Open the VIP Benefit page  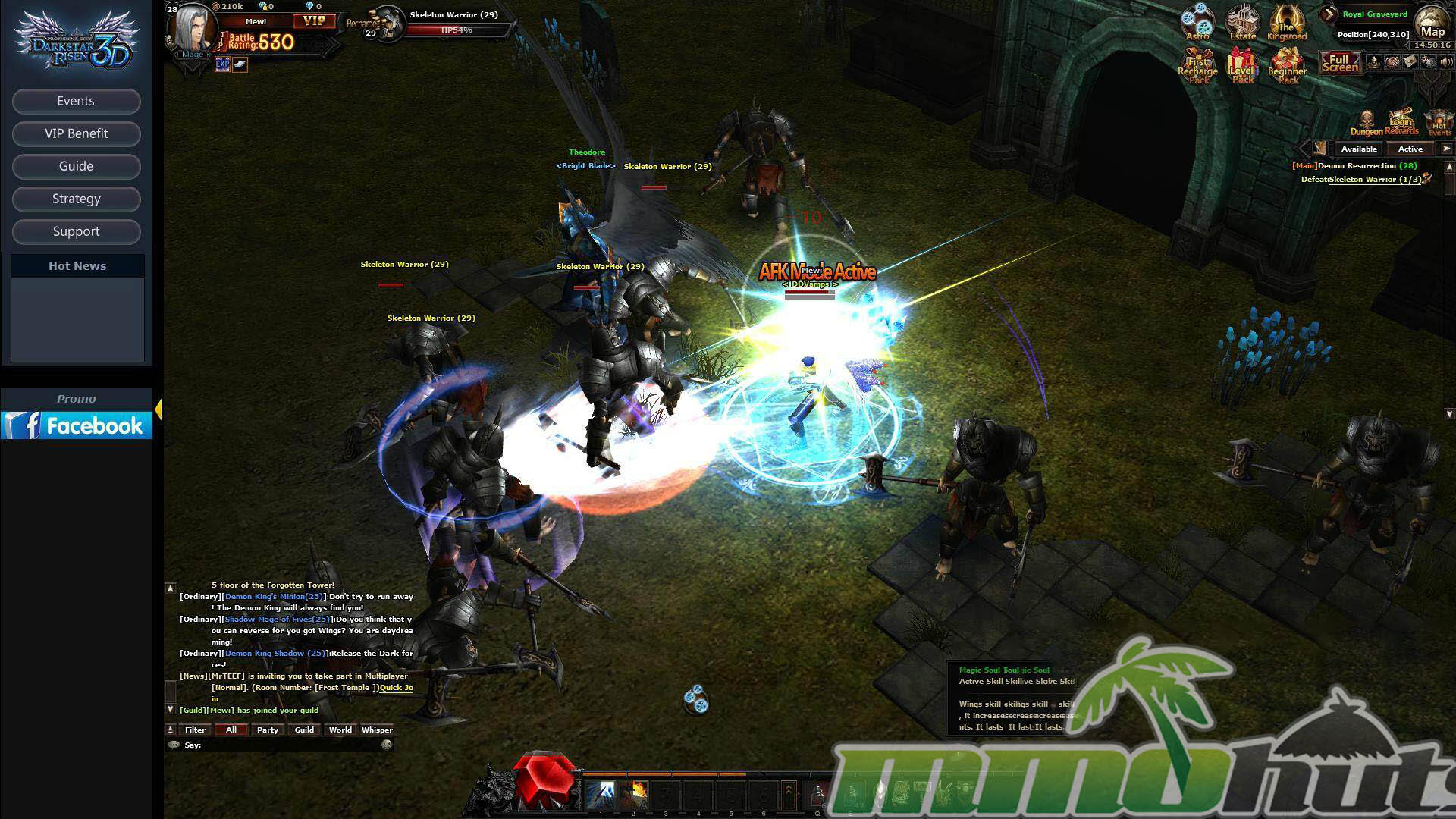(x=76, y=134)
